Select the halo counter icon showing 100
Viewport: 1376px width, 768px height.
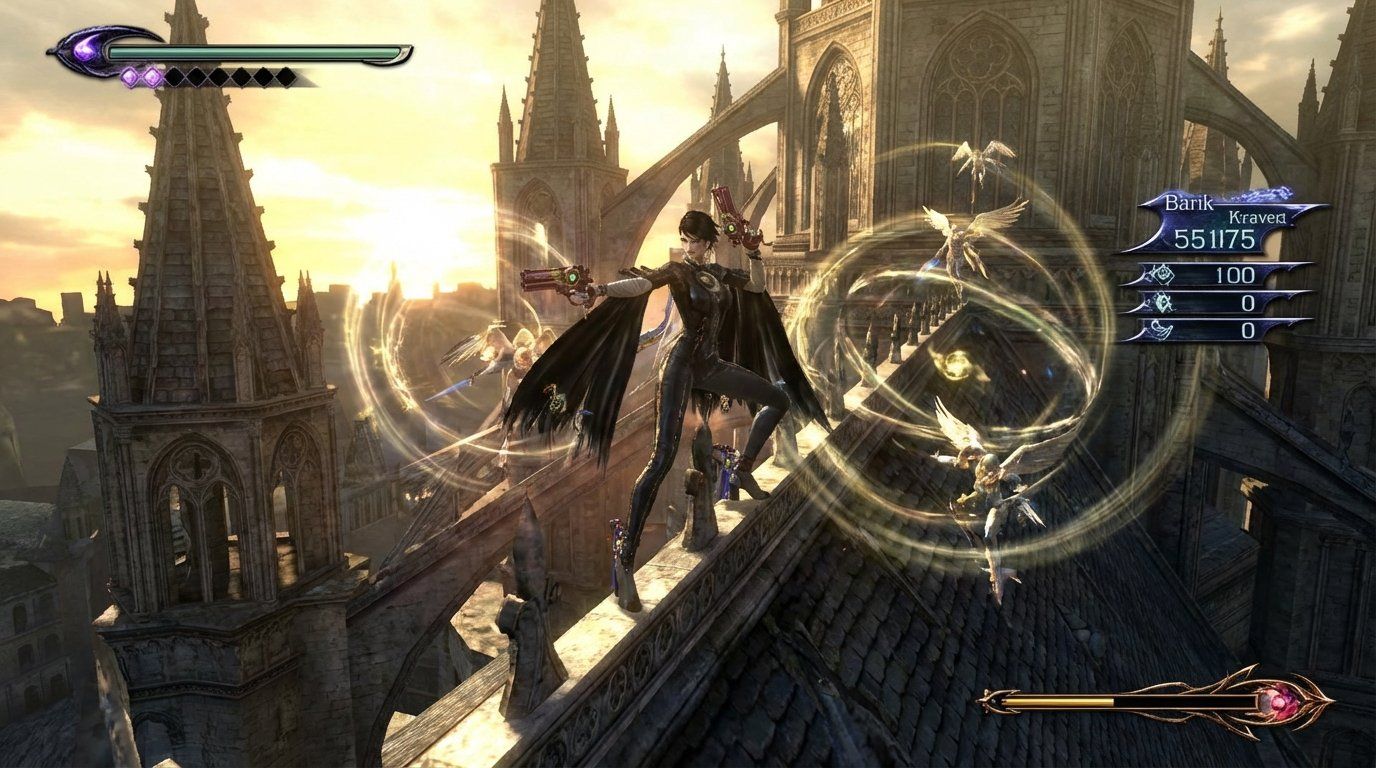coord(1163,274)
